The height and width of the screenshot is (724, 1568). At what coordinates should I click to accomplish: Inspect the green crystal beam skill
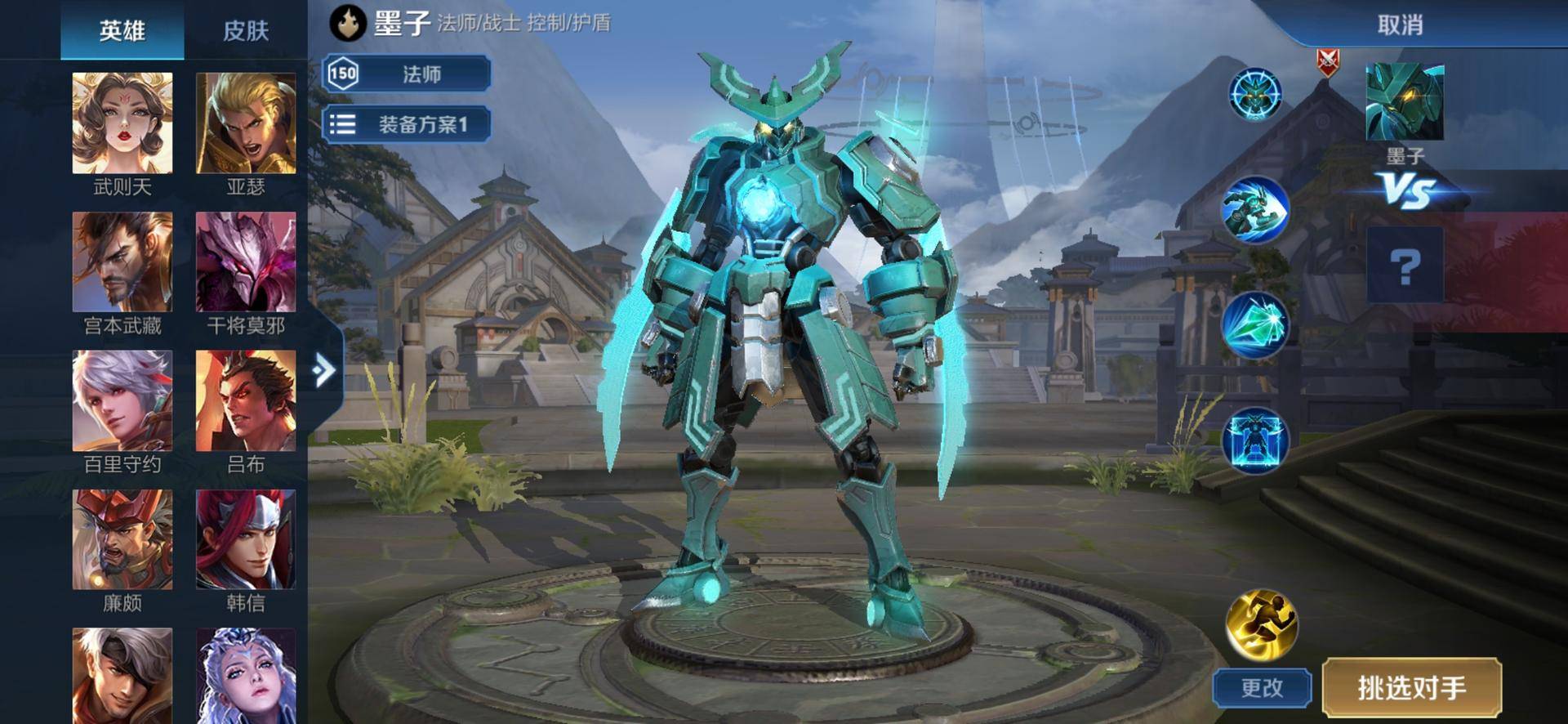click(x=1255, y=325)
